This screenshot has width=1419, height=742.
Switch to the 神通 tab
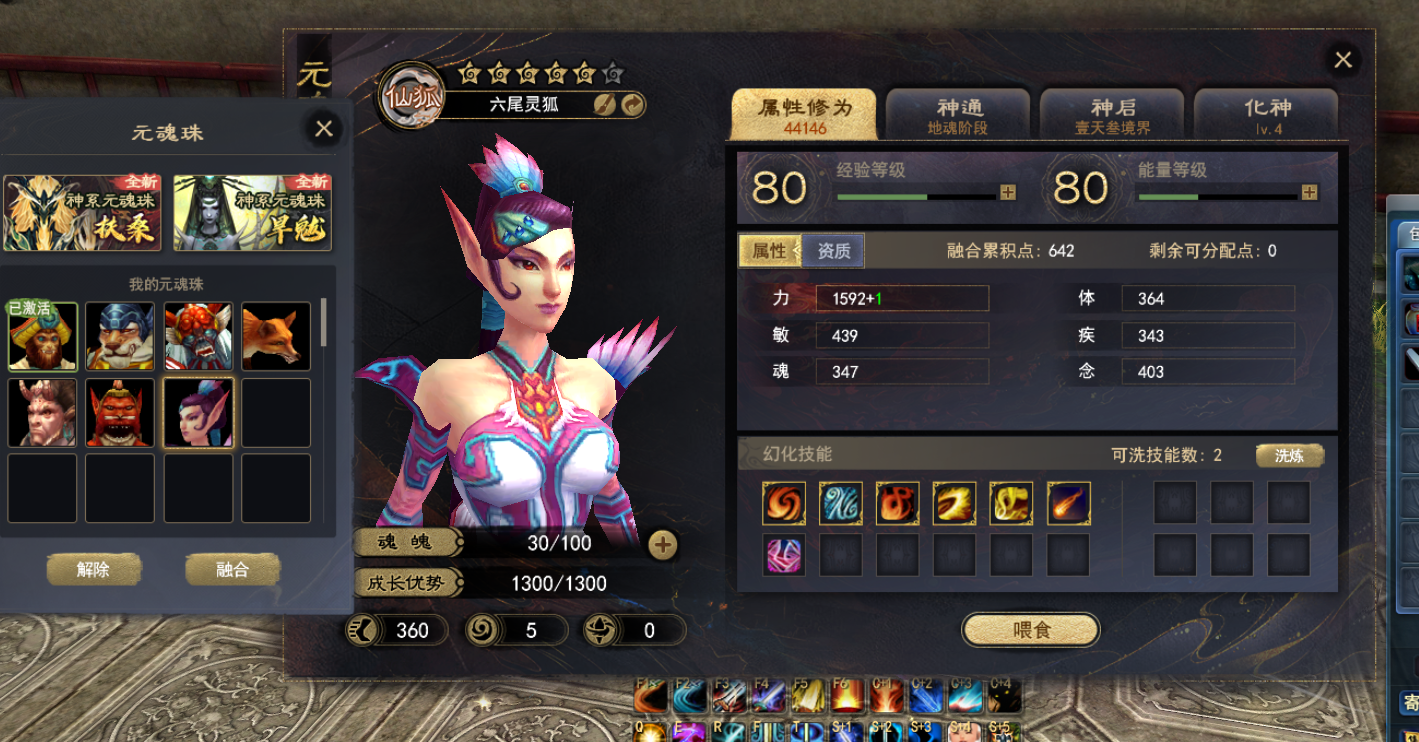point(958,115)
